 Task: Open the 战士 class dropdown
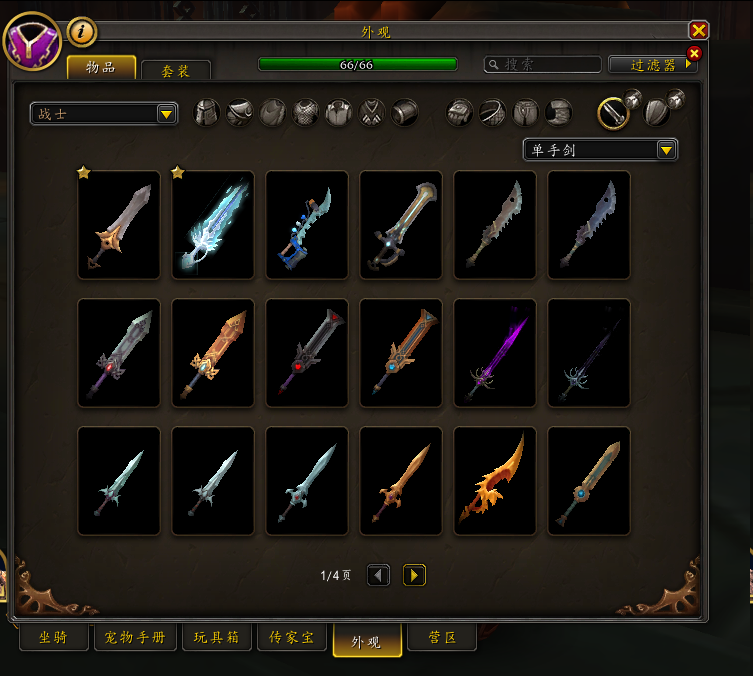tap(104, 114)
